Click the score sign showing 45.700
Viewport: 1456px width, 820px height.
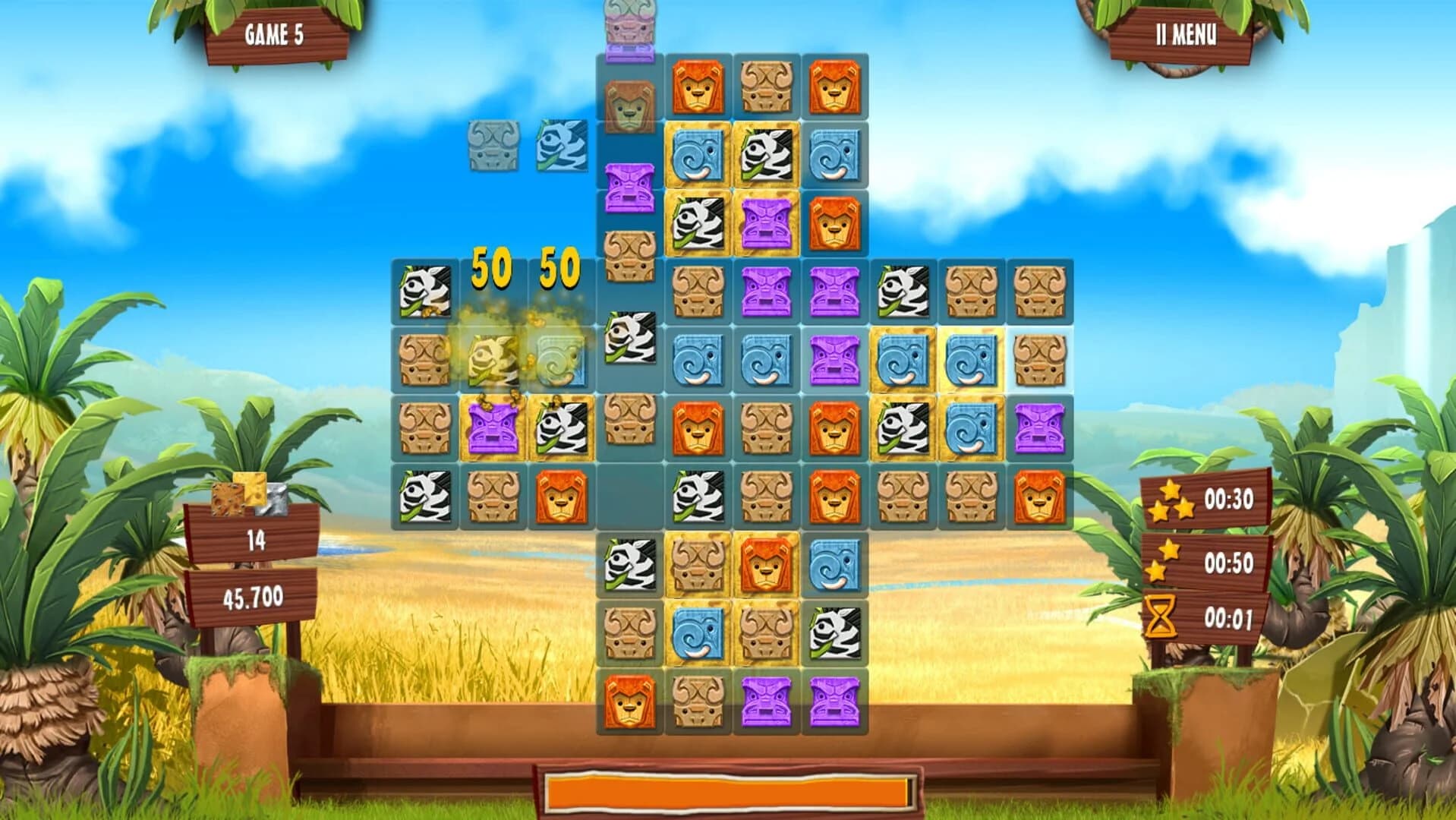tap(254, 600)
